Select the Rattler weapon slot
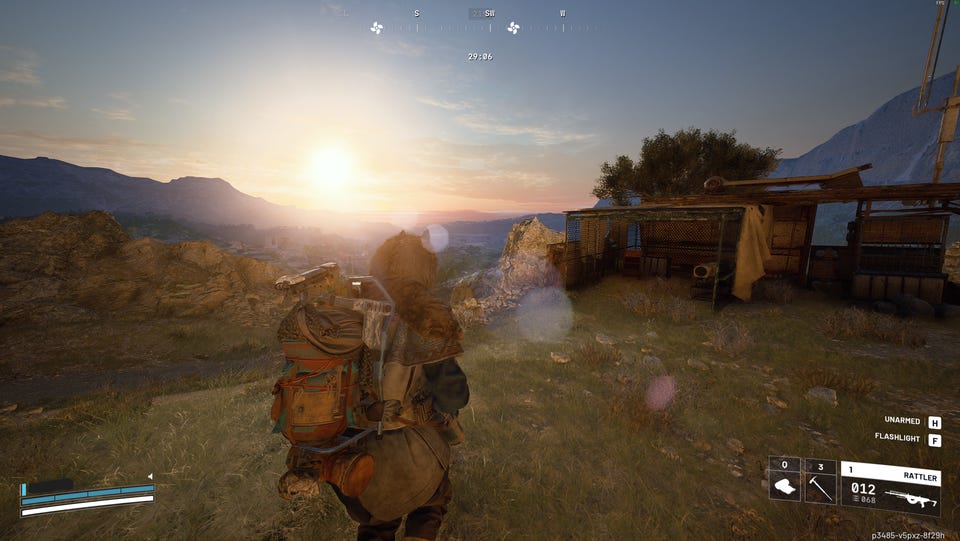 (890, 488)
